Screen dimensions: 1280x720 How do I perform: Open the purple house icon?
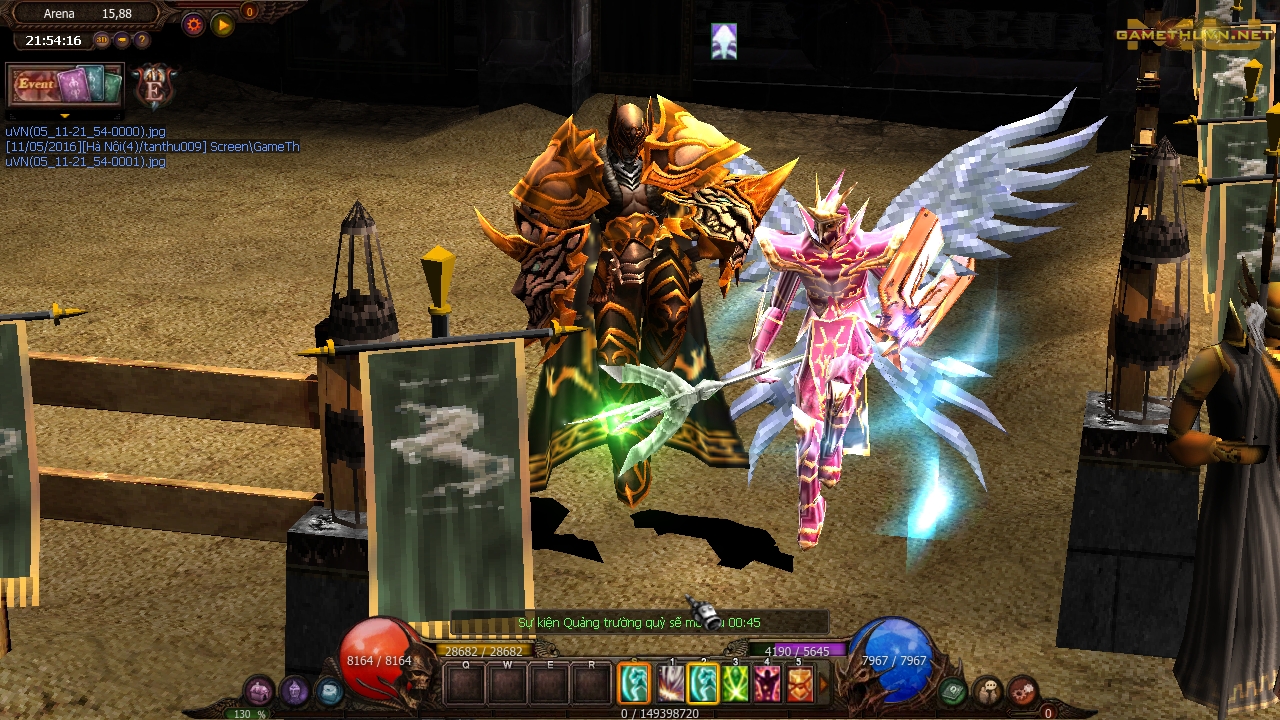coord(259,690)
